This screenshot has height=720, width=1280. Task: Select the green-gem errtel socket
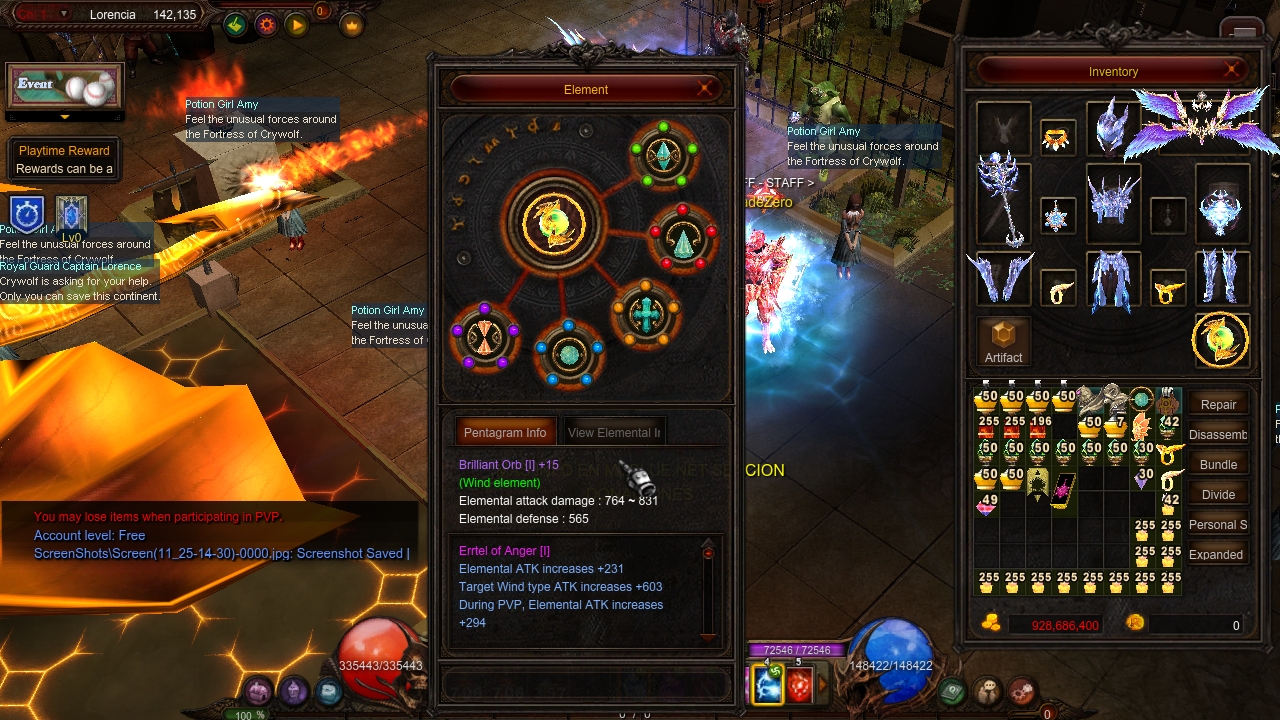pos(664,156)
